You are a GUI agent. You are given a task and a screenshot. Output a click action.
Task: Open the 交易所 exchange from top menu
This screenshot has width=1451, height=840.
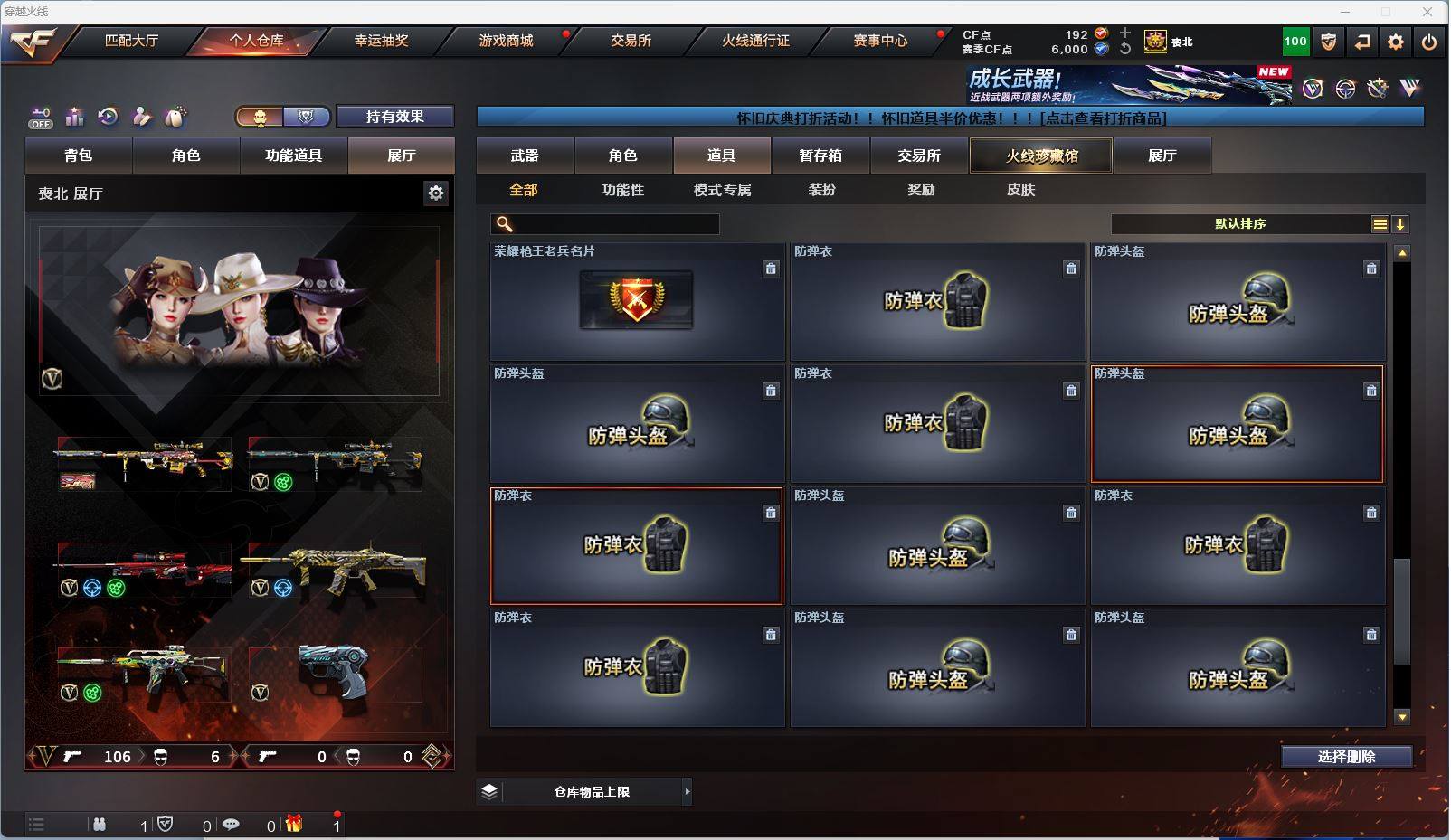point(631,41)
